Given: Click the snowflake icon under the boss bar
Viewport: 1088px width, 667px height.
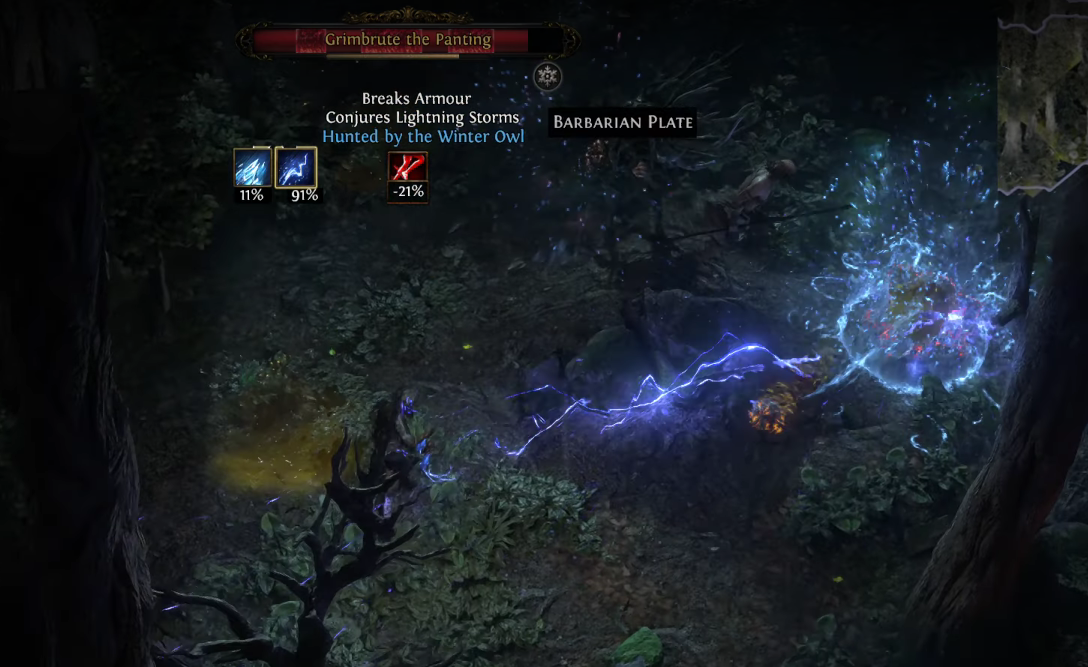Looking at the screenshot, I should 547,76.
